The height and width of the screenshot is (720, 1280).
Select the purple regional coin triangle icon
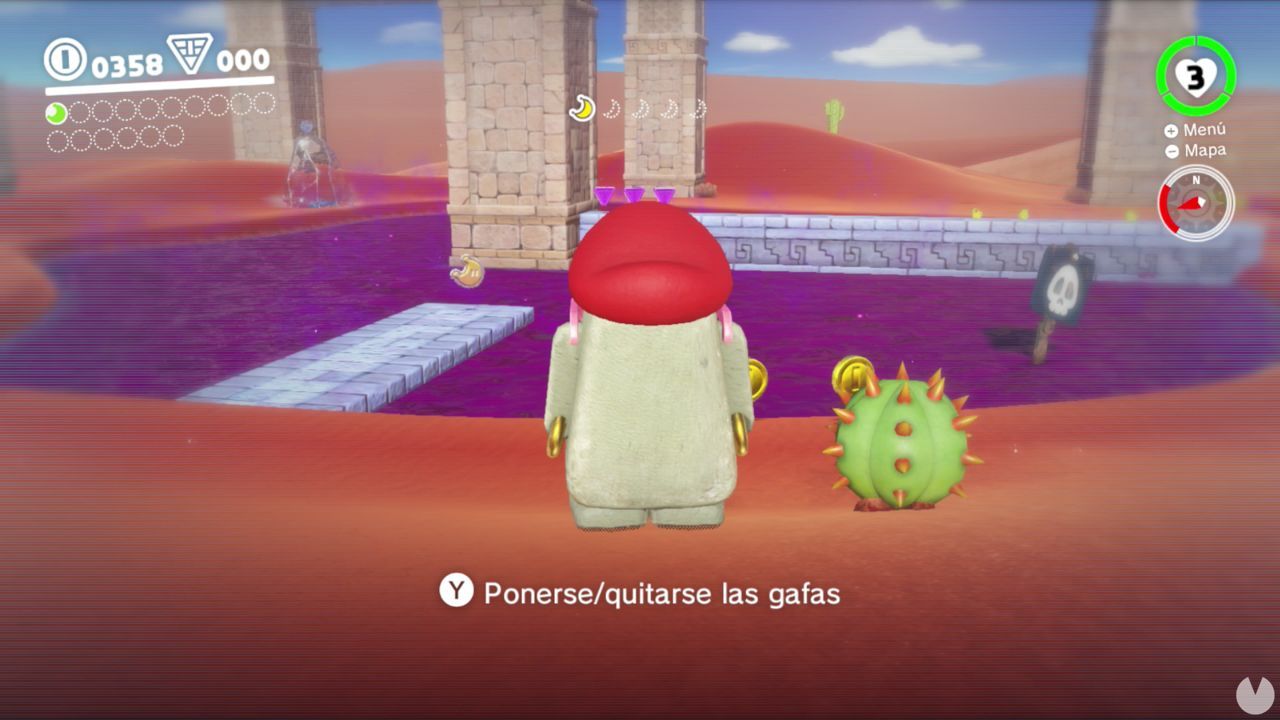click(190, 55)
